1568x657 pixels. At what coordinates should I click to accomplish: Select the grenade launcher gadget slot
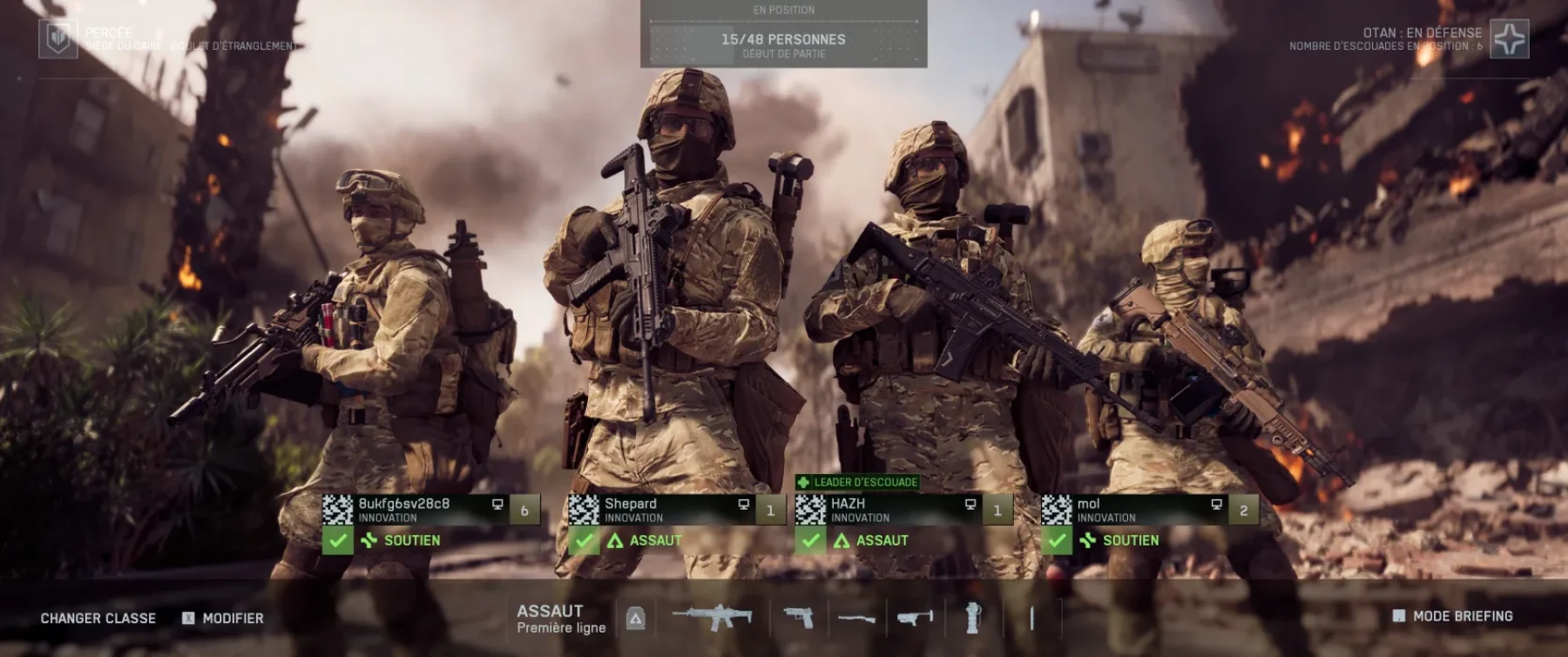(915, 618)
